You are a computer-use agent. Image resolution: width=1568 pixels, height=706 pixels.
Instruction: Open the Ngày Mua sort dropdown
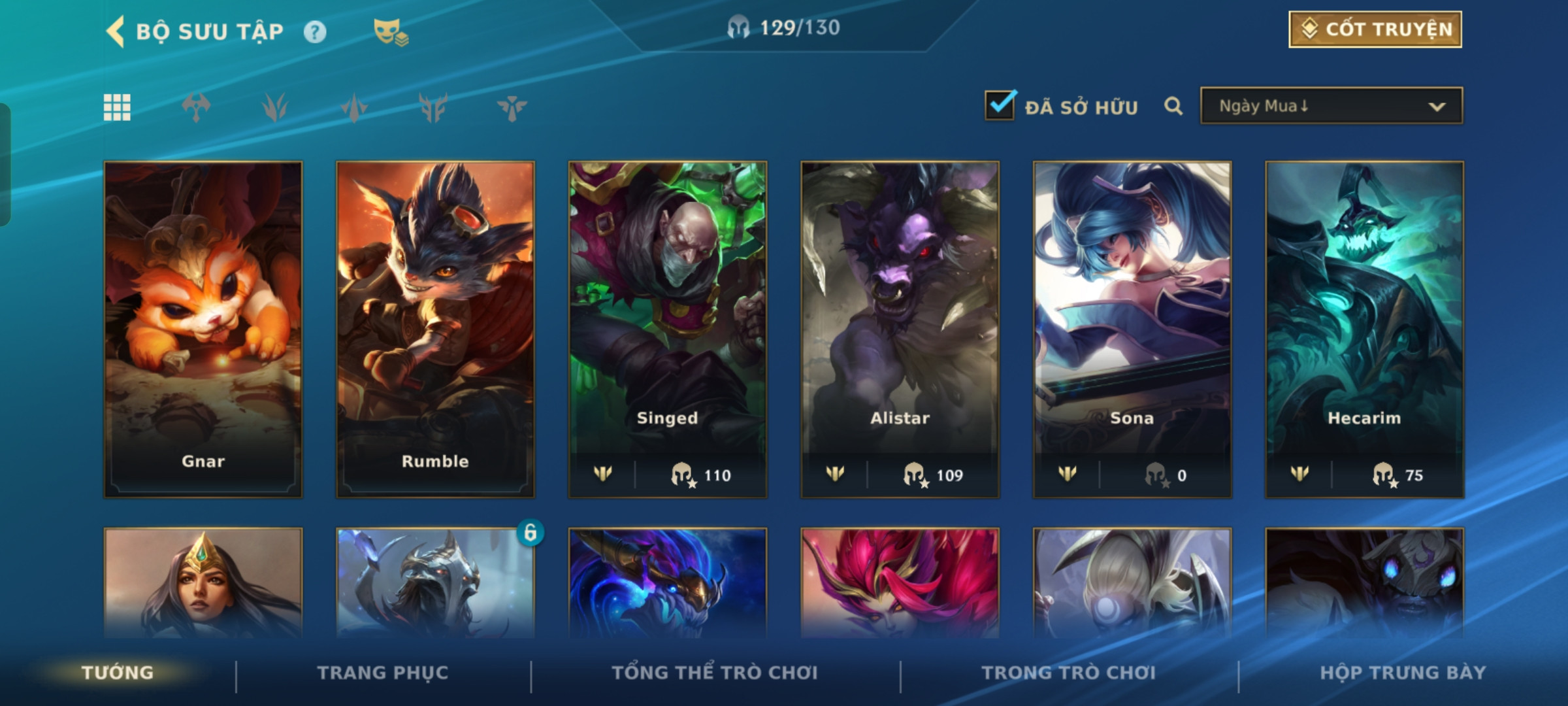click(x=1331, y=106)
